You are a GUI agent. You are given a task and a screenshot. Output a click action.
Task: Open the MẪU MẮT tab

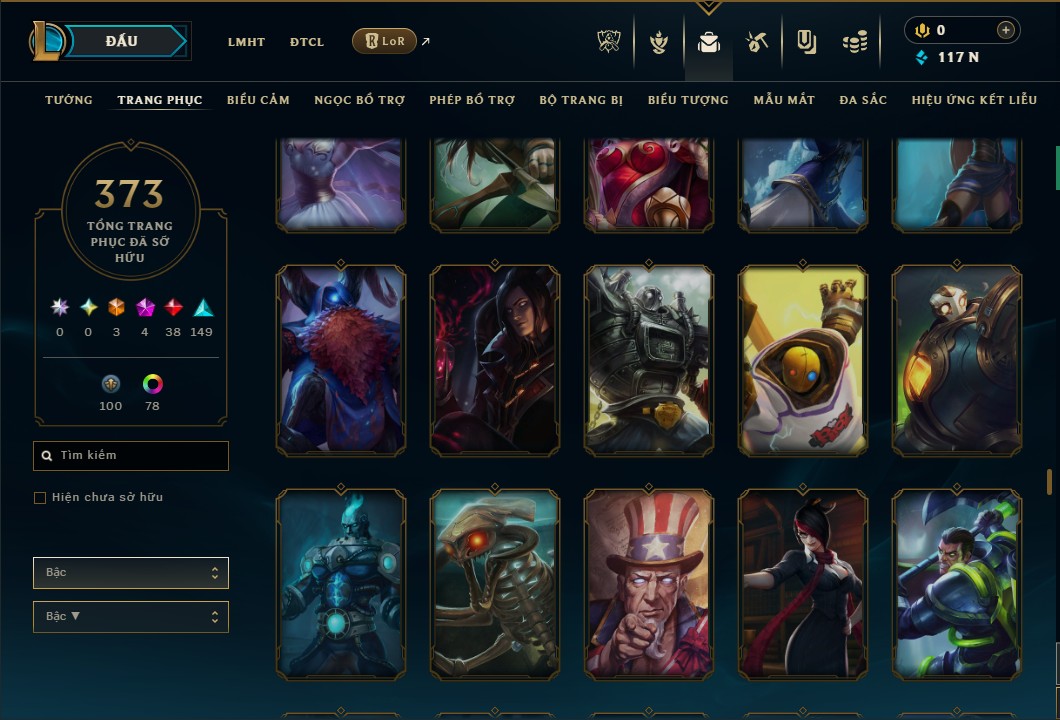(784, 100)
